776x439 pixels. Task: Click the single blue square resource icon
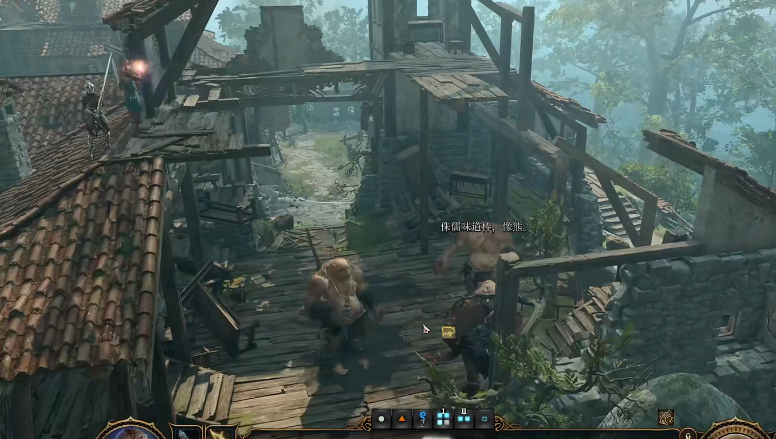click(486, 419)
